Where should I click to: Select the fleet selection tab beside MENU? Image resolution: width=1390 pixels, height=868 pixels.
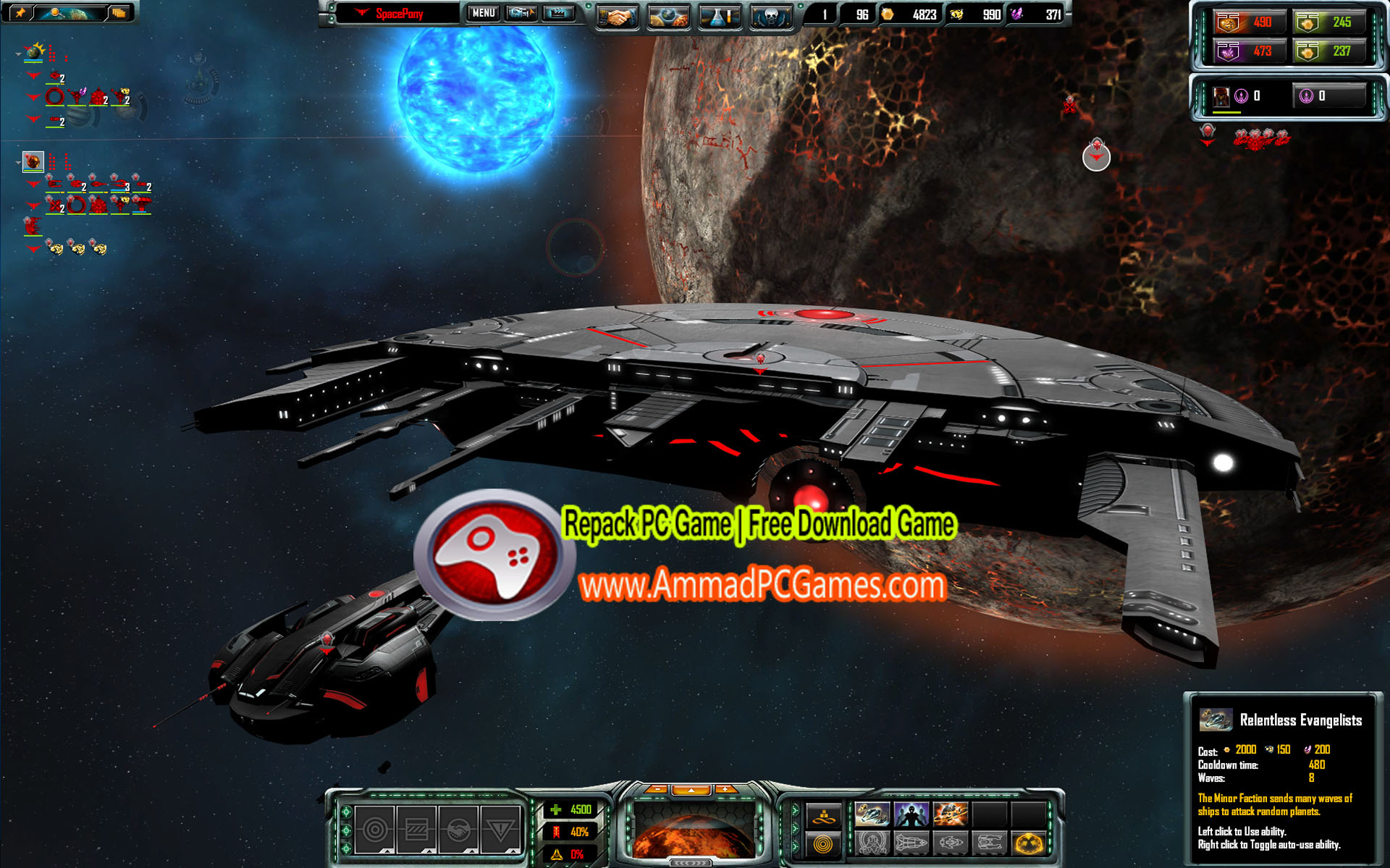click(521, 13)
